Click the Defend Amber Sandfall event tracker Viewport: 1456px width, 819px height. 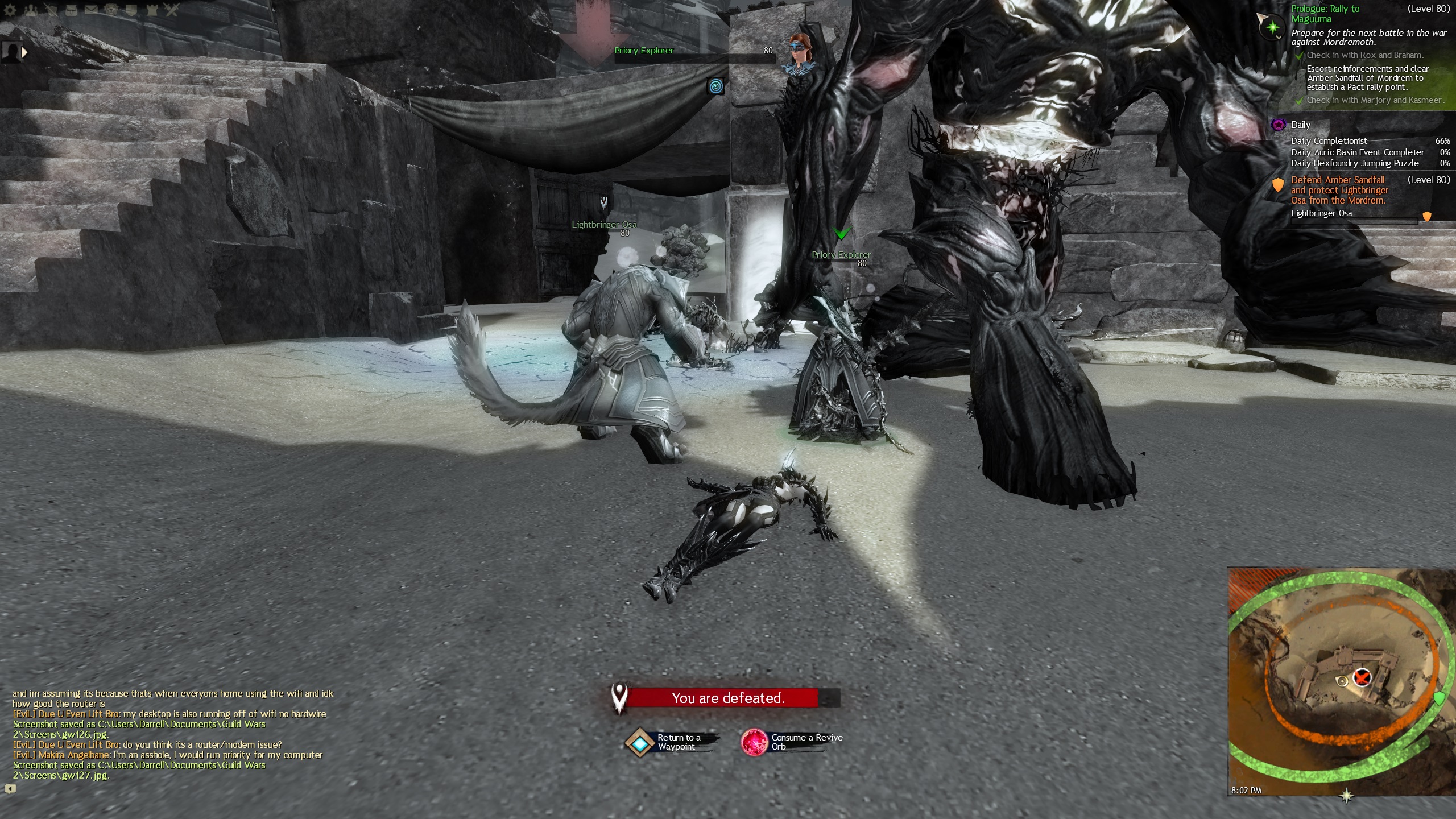pos(1339,190)
